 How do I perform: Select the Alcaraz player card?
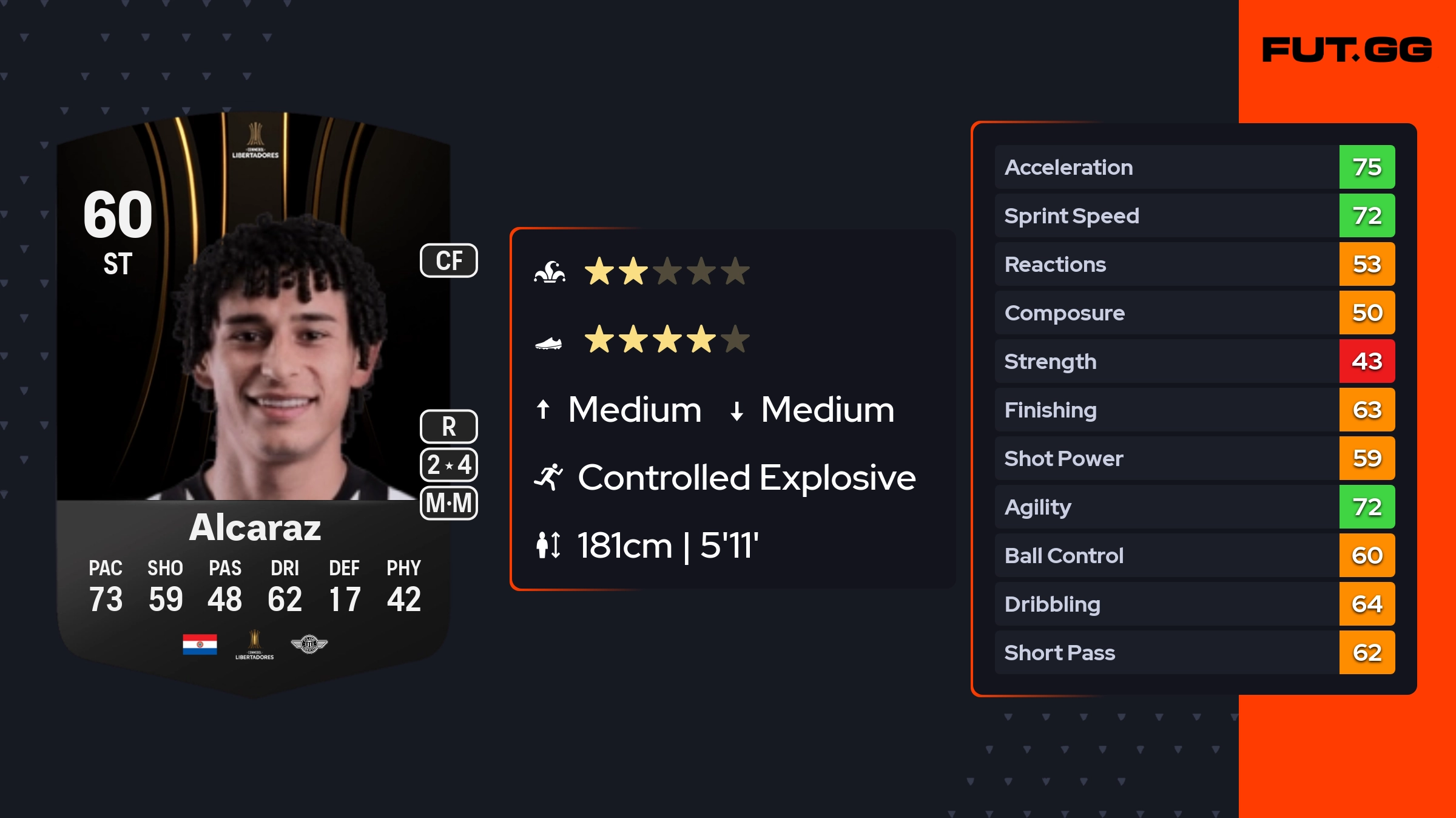[254, 401]
